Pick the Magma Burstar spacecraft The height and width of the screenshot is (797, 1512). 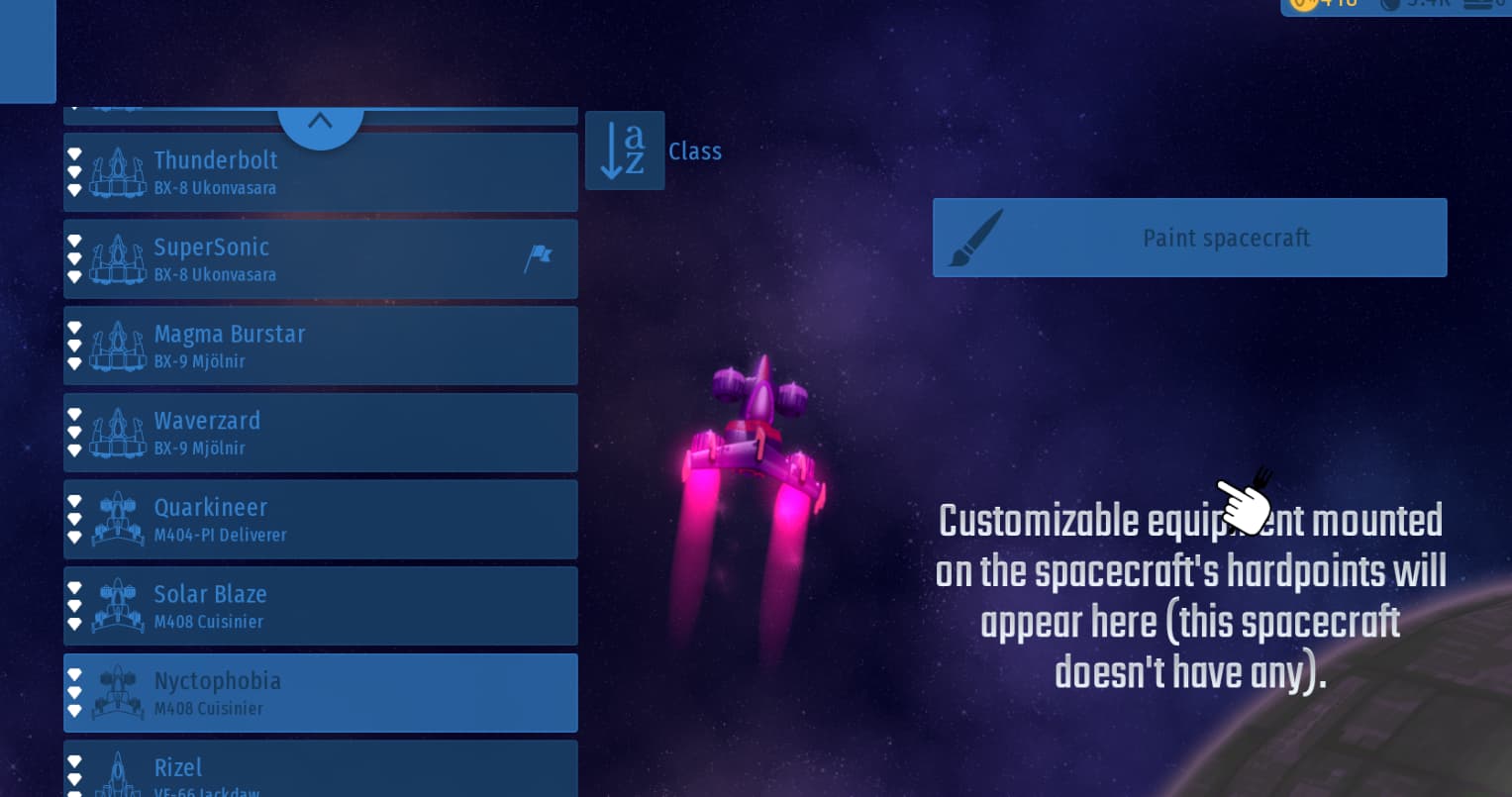tap(320, 346)
